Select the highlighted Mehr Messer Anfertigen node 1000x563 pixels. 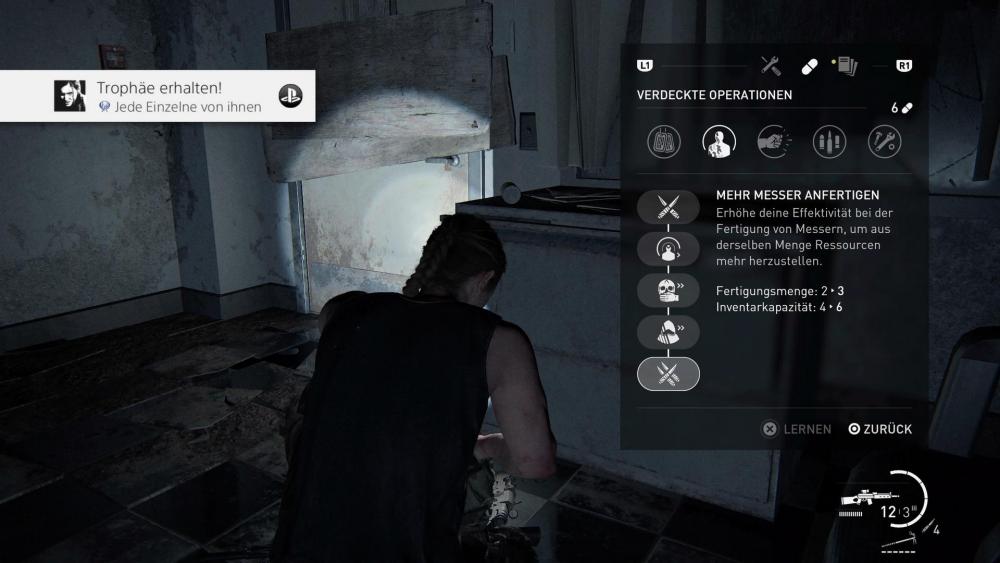(668, 373)
